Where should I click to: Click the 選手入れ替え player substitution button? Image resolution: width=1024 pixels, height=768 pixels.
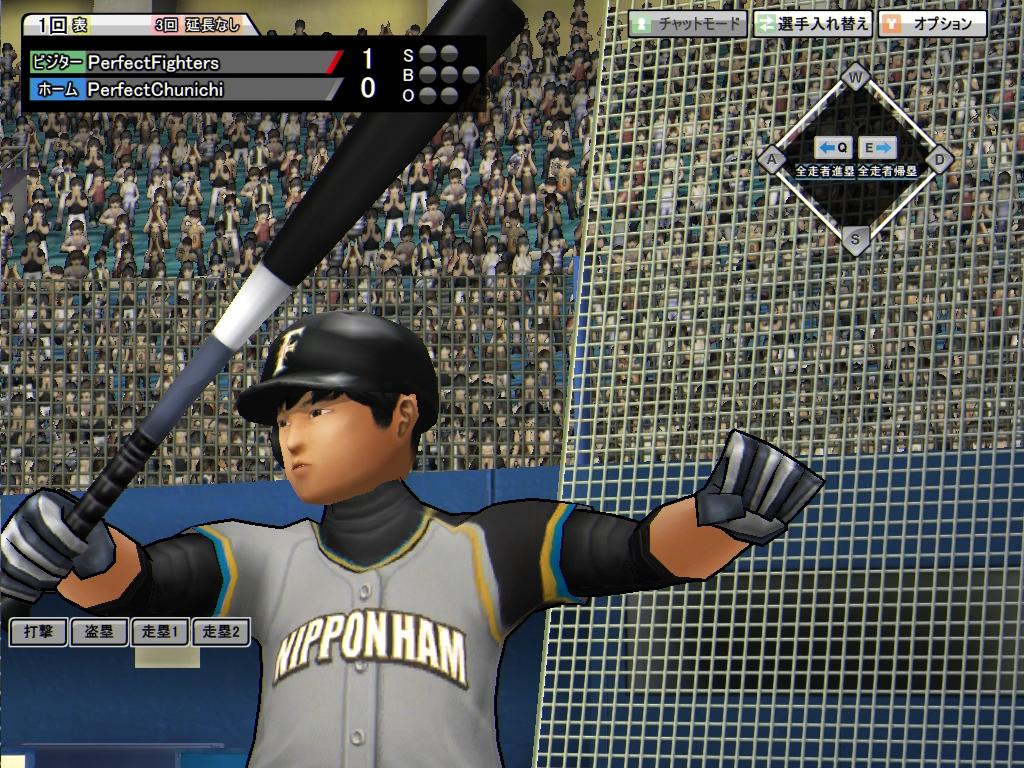coord(812,24)
